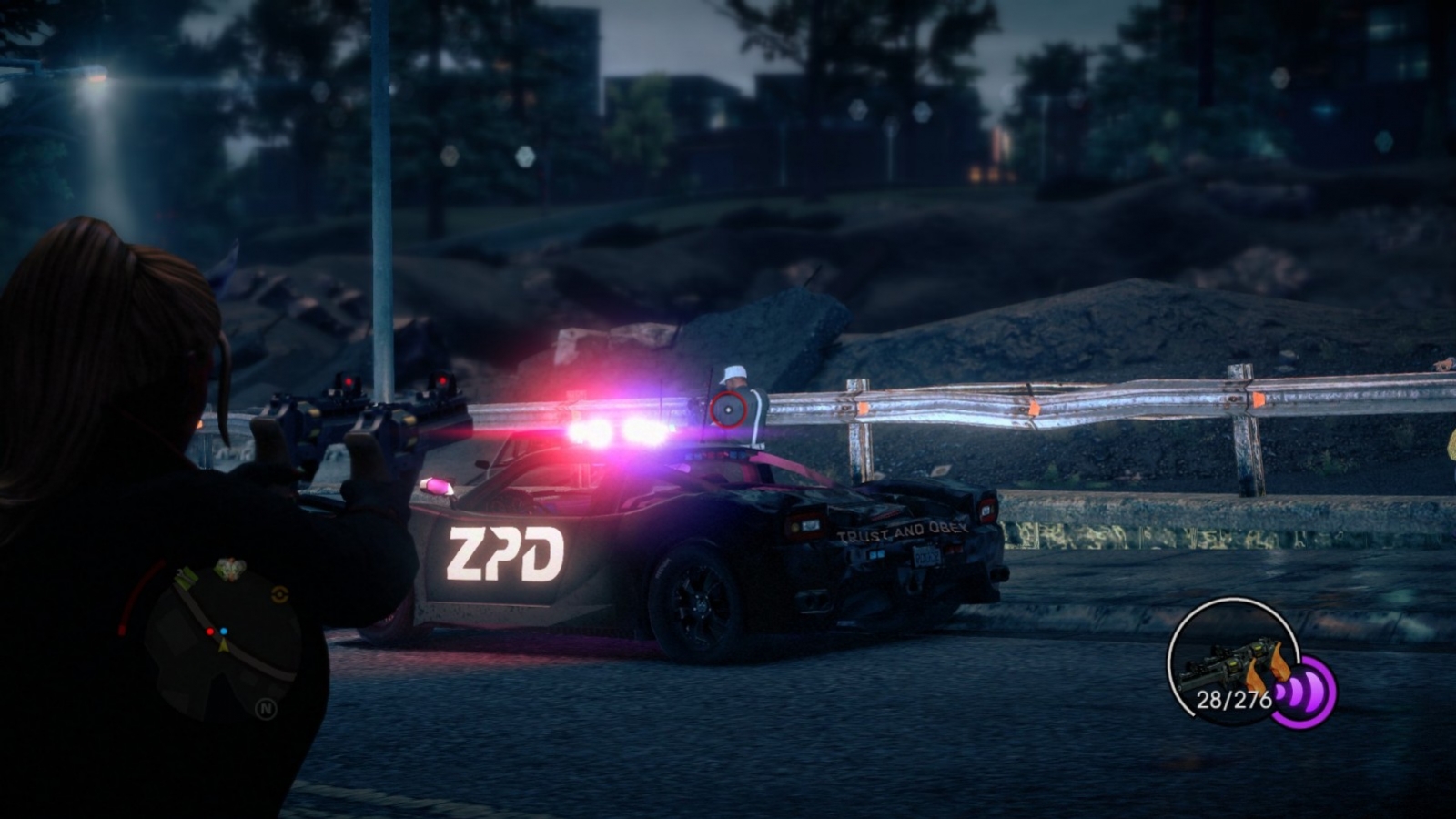
Task: Click the yellow player arrow on minimap
Action: click(x=224, y=647)
